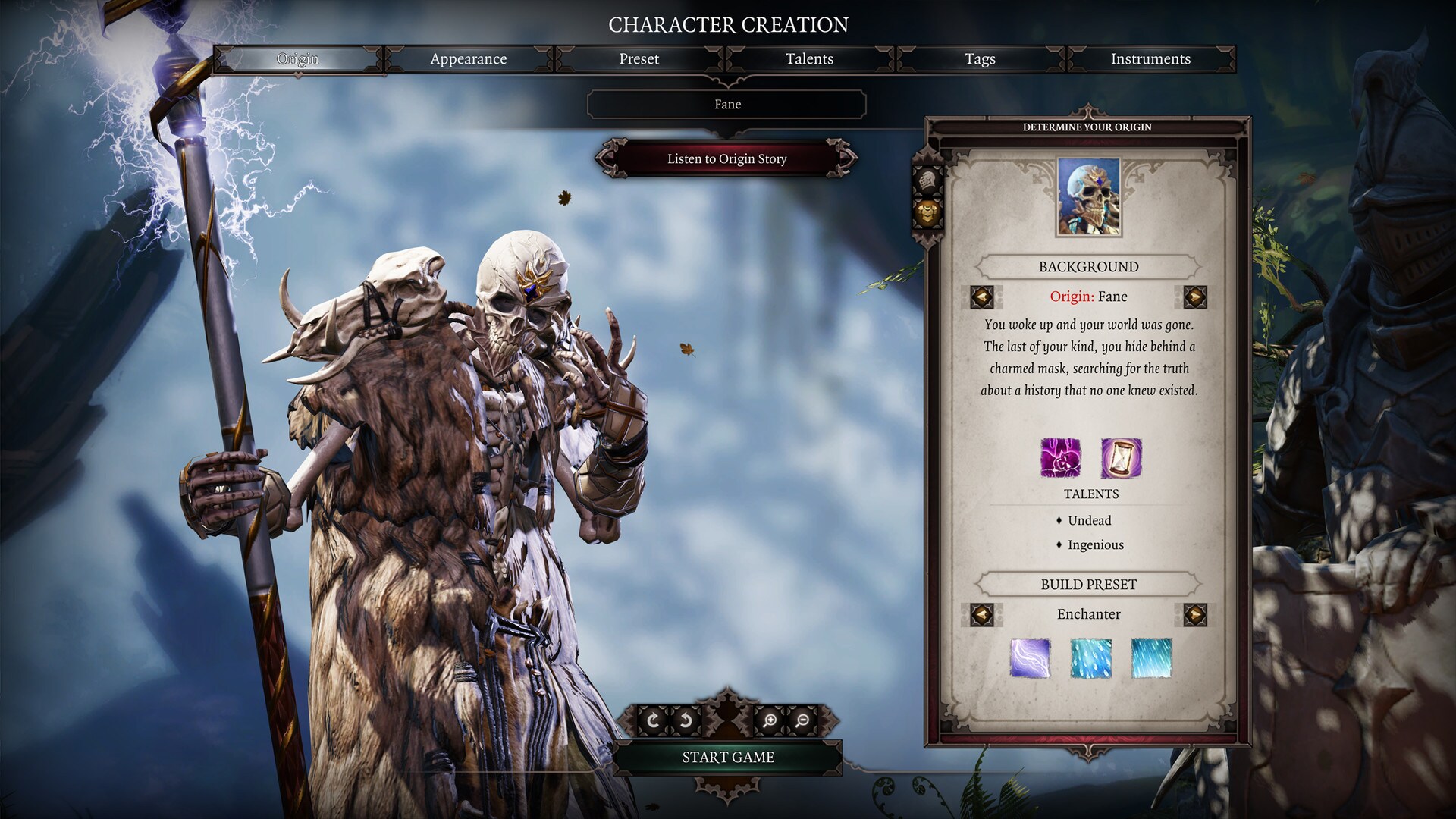1456x819 pixels.
Task: Edit the character name field Fane
Action: pos(726,105)
